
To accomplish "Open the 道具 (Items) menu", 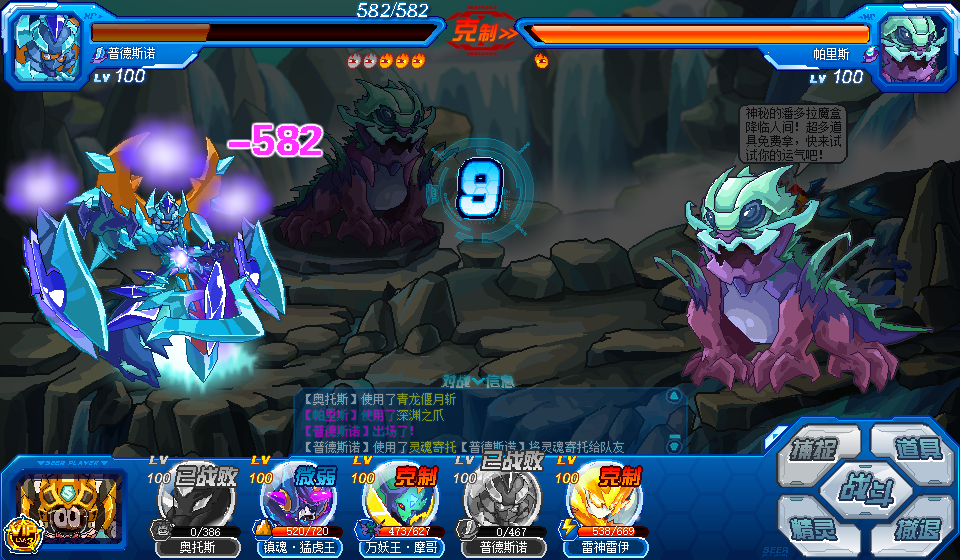I will pos(916,448).
